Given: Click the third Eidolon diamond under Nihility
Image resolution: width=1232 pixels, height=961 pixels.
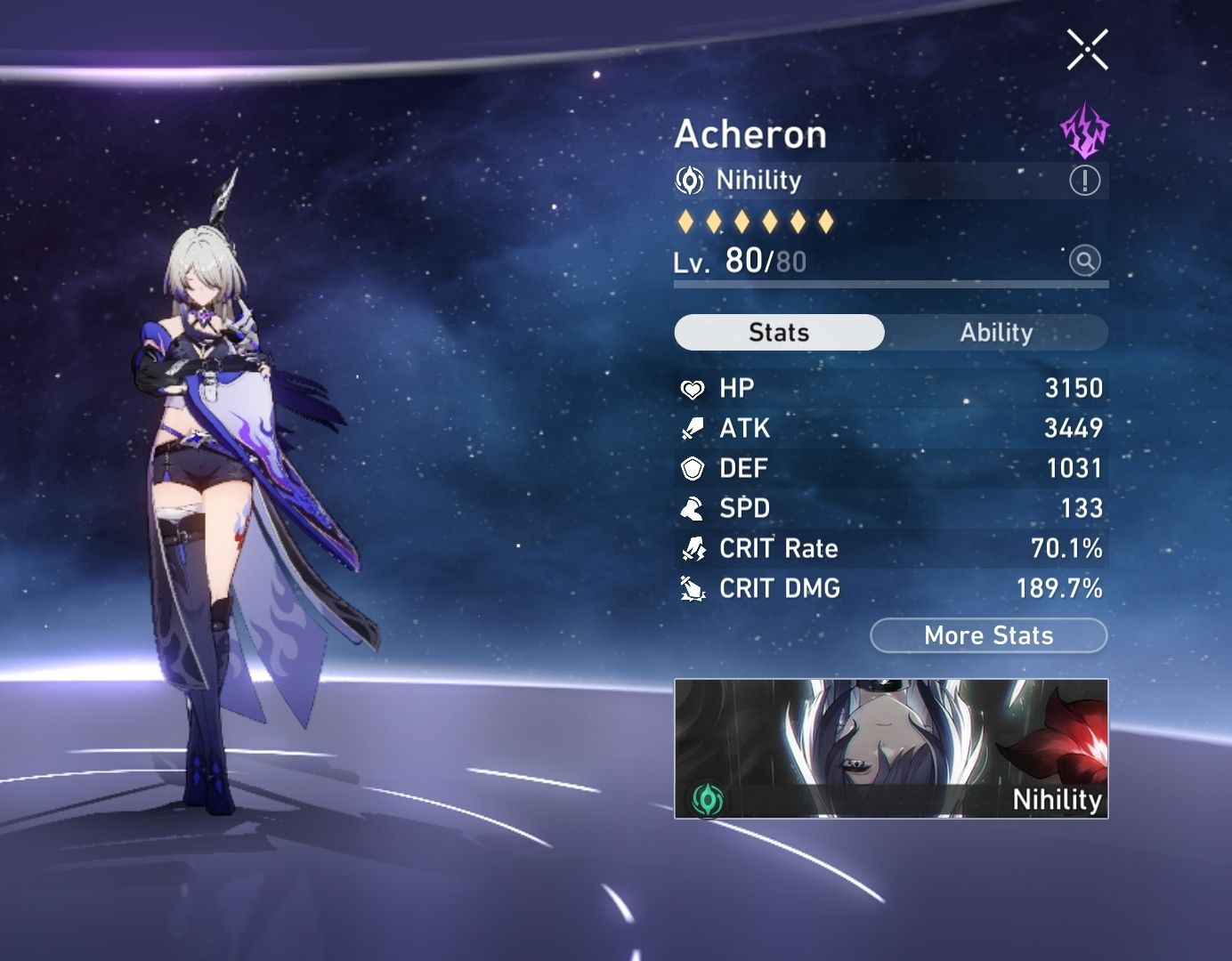Looking at the screenshot, I should click(741, 219).
